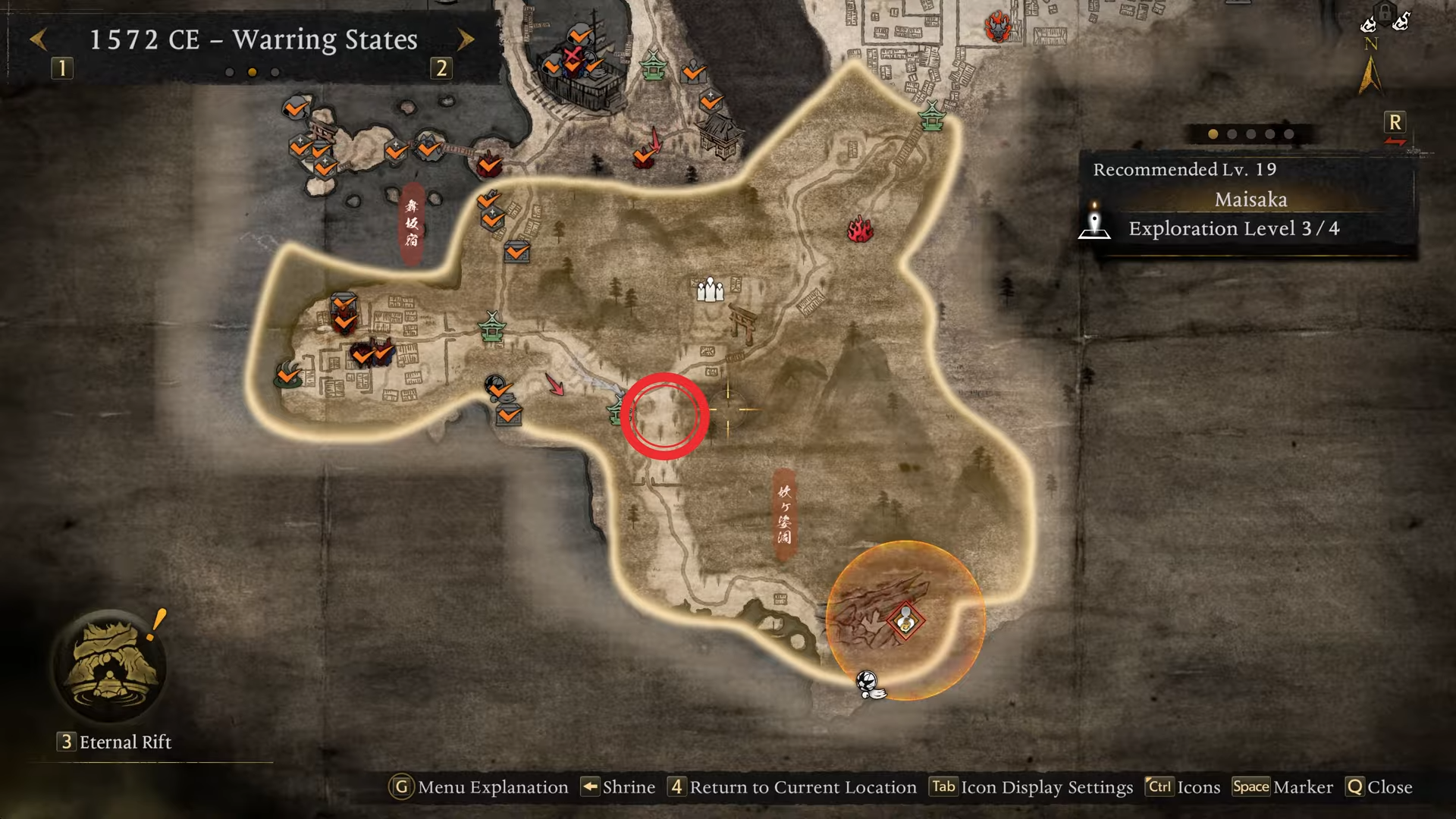
Task: Select the previous era arrow
Action: 39,39
